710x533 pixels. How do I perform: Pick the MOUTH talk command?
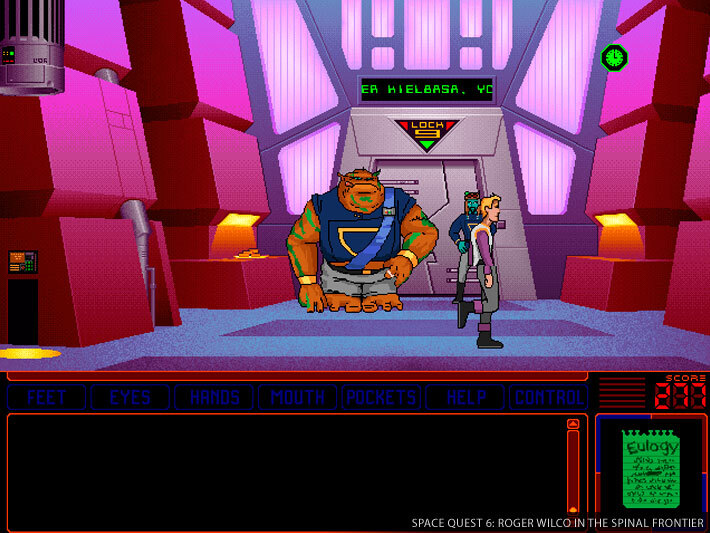pyautogui.click(x=298, y=397)
